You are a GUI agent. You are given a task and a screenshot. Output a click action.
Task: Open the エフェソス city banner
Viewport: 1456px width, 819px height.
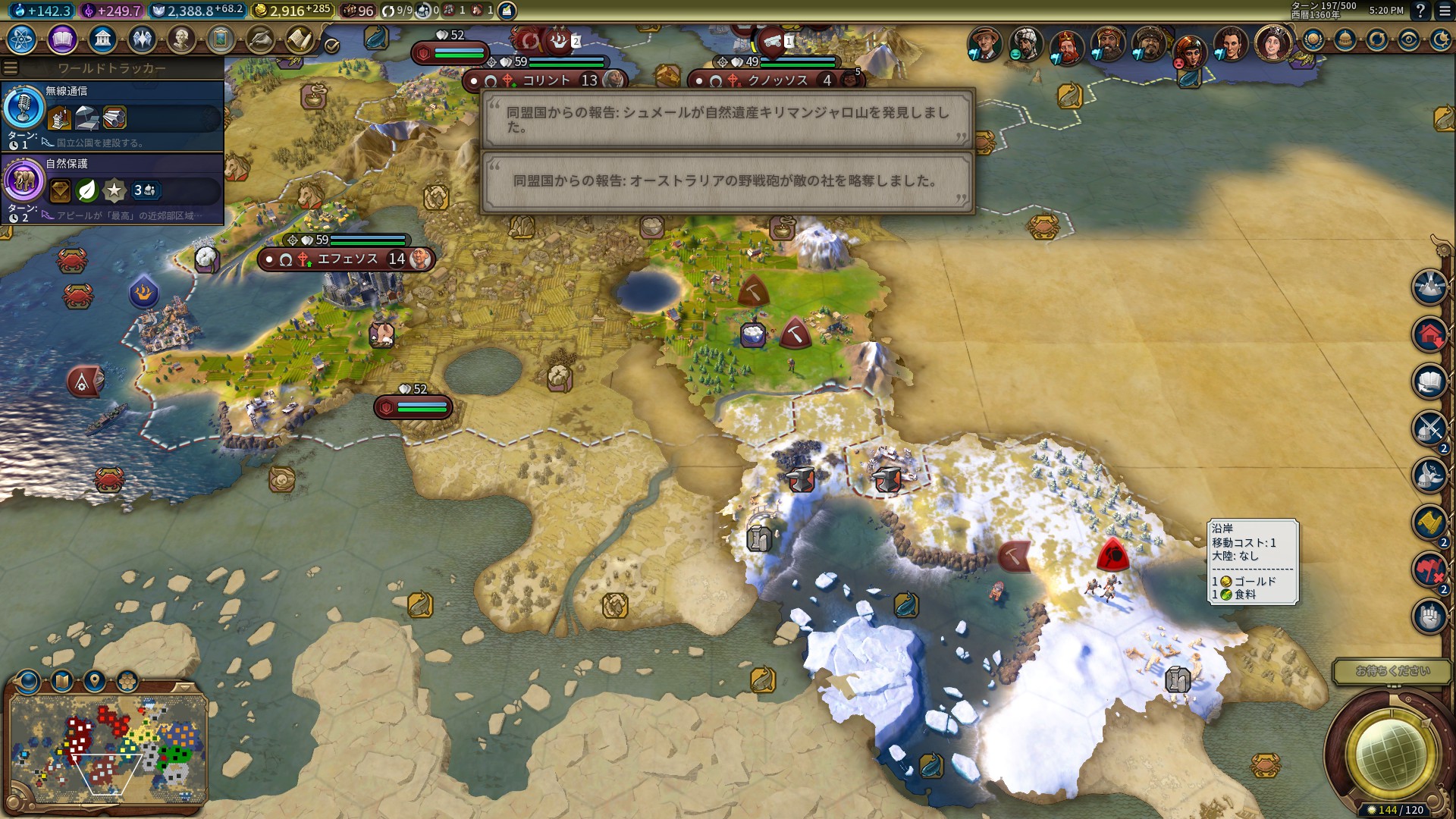tap(347, 259)
